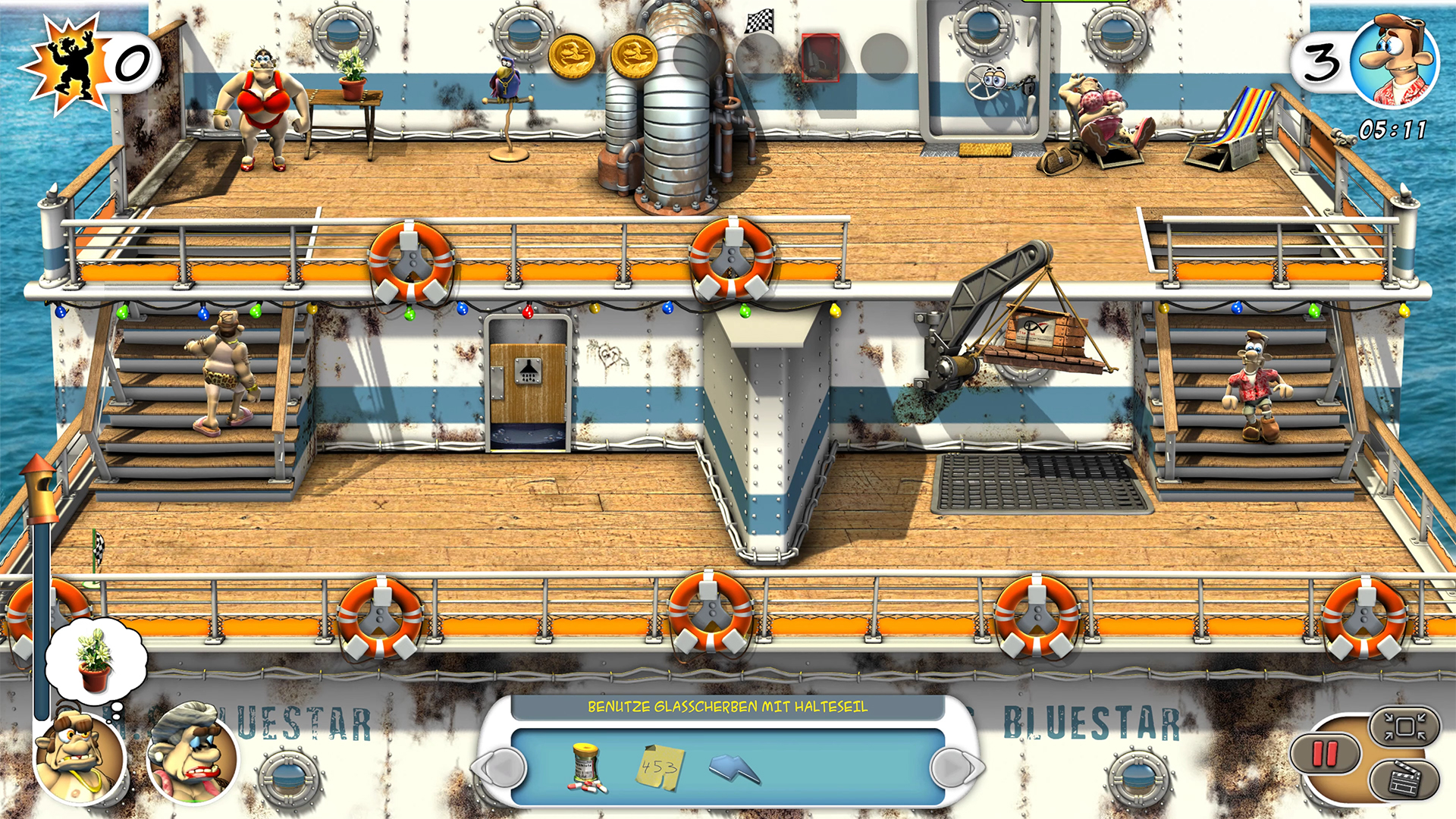Toggle the fullscreen zoom view button
This screenshot has height=819, width=1456.
tap(1404, 727)
